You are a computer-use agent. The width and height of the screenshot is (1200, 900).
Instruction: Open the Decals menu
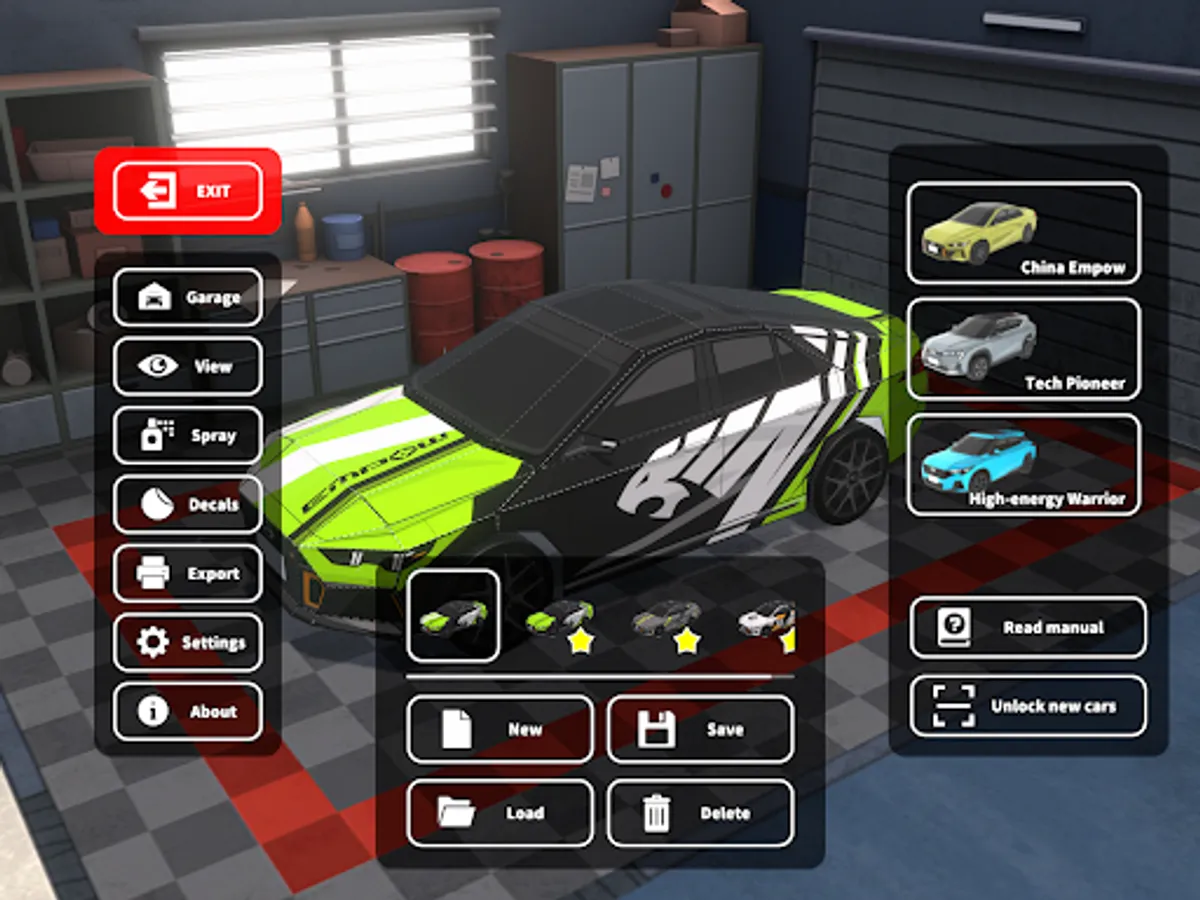(x=188, y=504)
